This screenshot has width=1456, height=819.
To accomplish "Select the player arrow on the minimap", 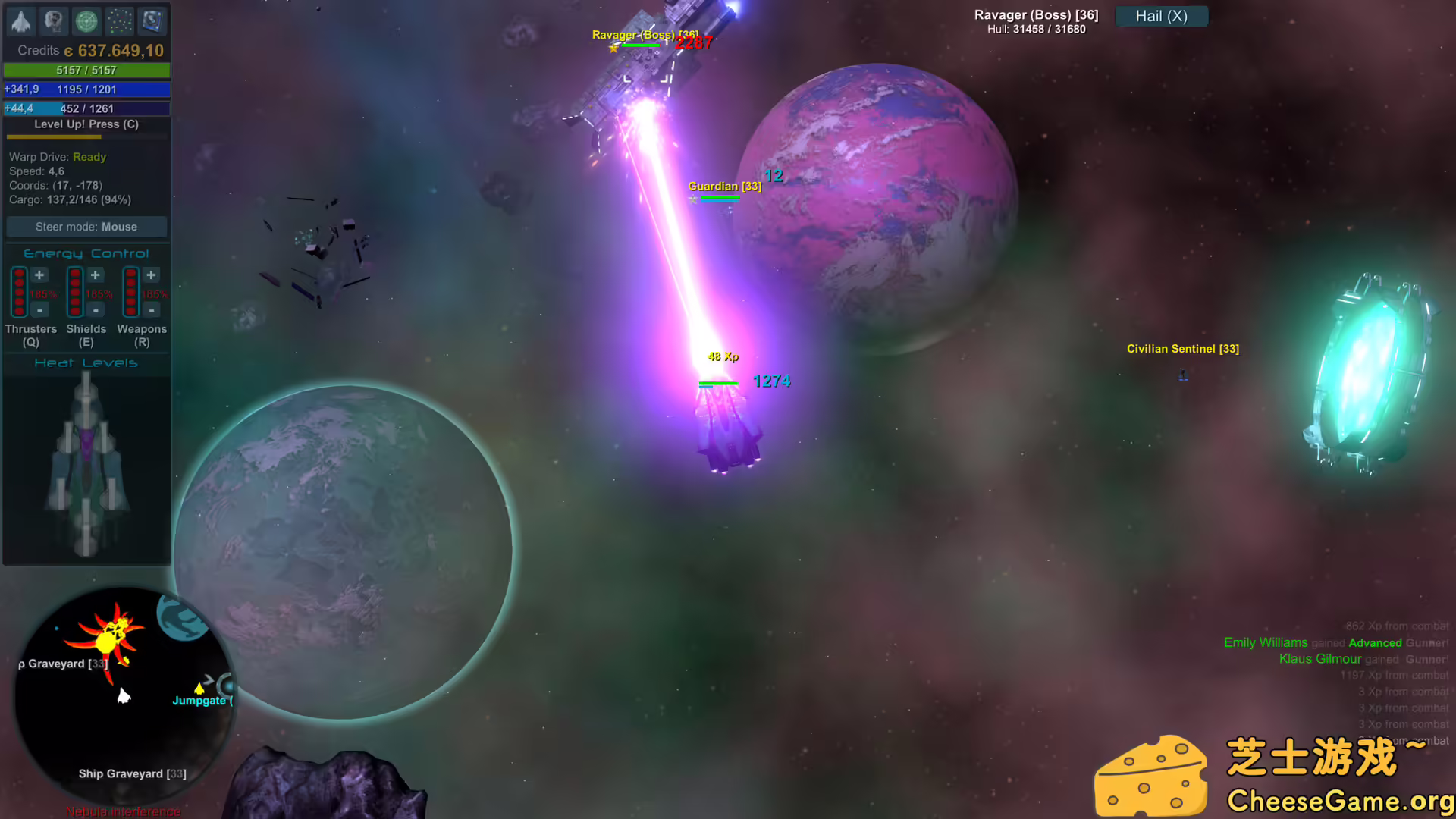I will click(124, 695).
